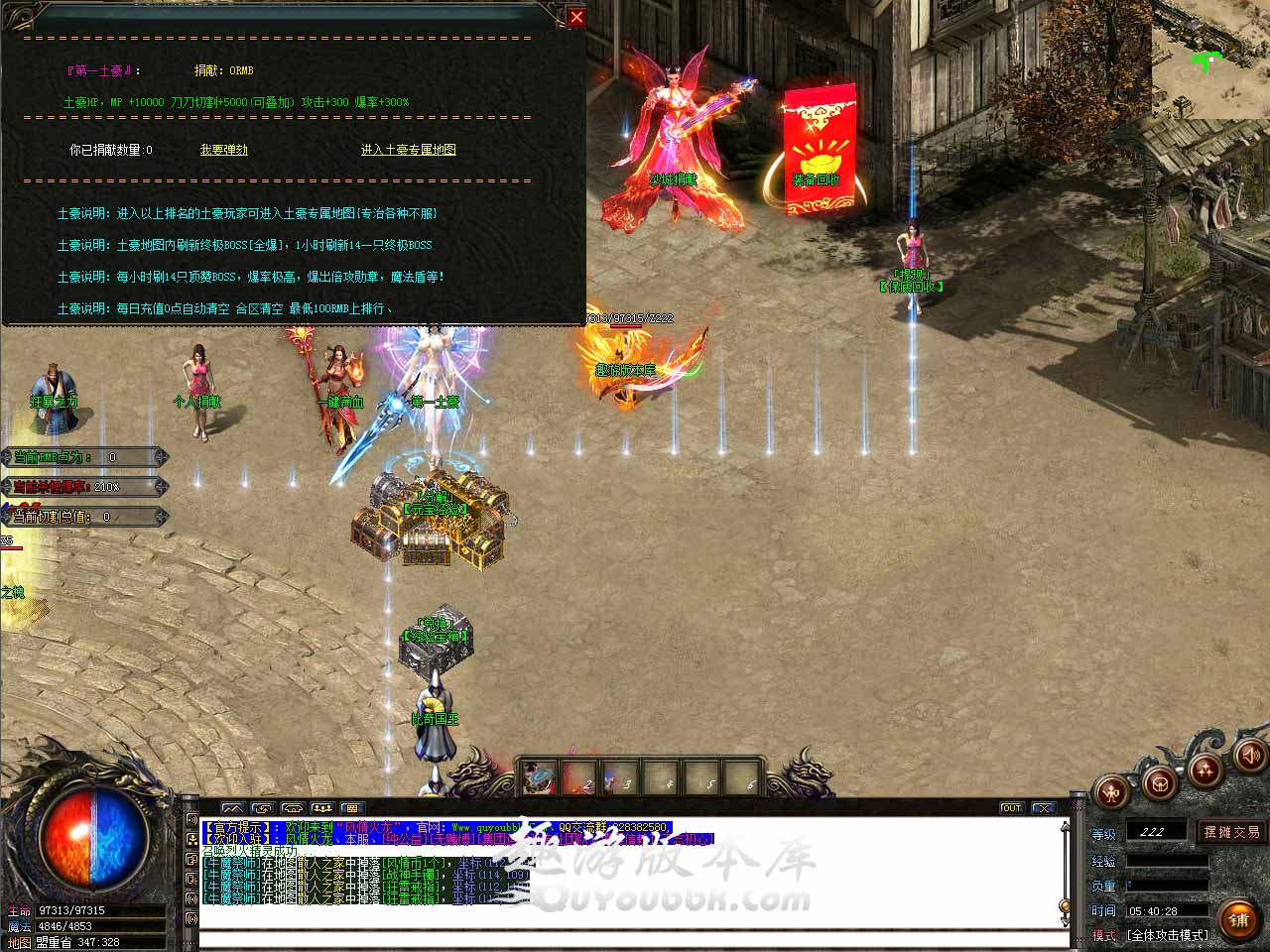The width and height of the screenshot is (1270, 952).
Task: Use the item in hotbar slot 2
Action: pos(580,777)
